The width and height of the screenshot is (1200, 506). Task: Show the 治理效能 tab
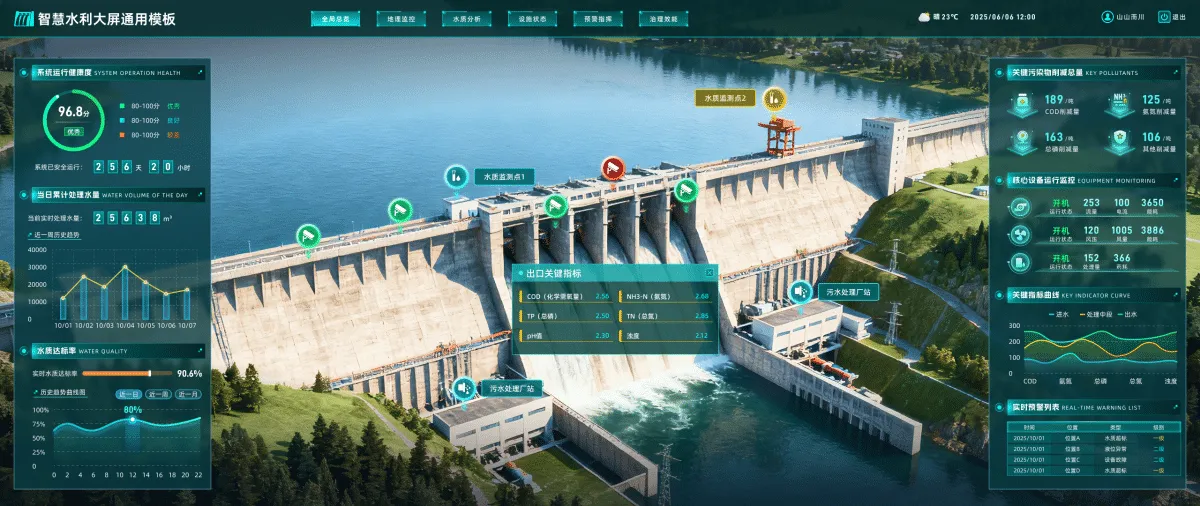click(x=663, y=18)
